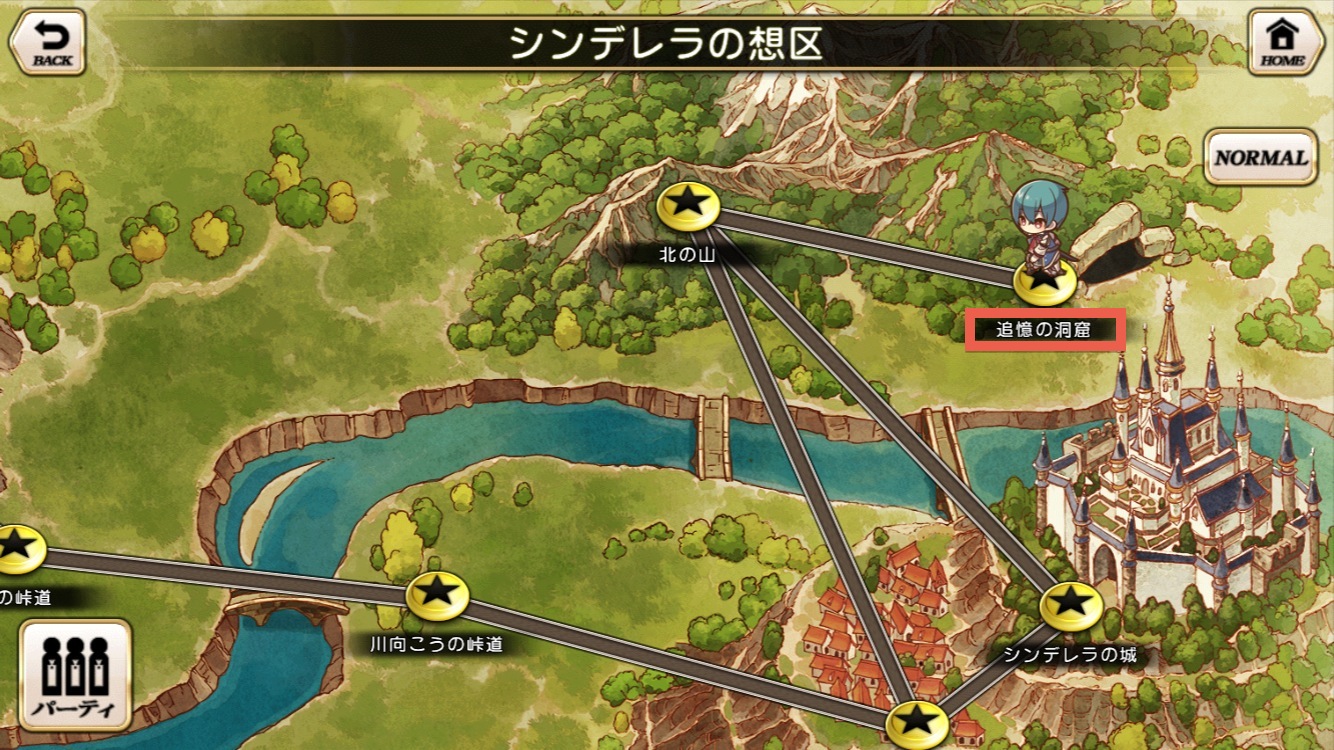The width and height of the screenshot is (1334, 750).
Task: Toggle the NORMAL difficulty button
Action: (x=1260, y=157)
